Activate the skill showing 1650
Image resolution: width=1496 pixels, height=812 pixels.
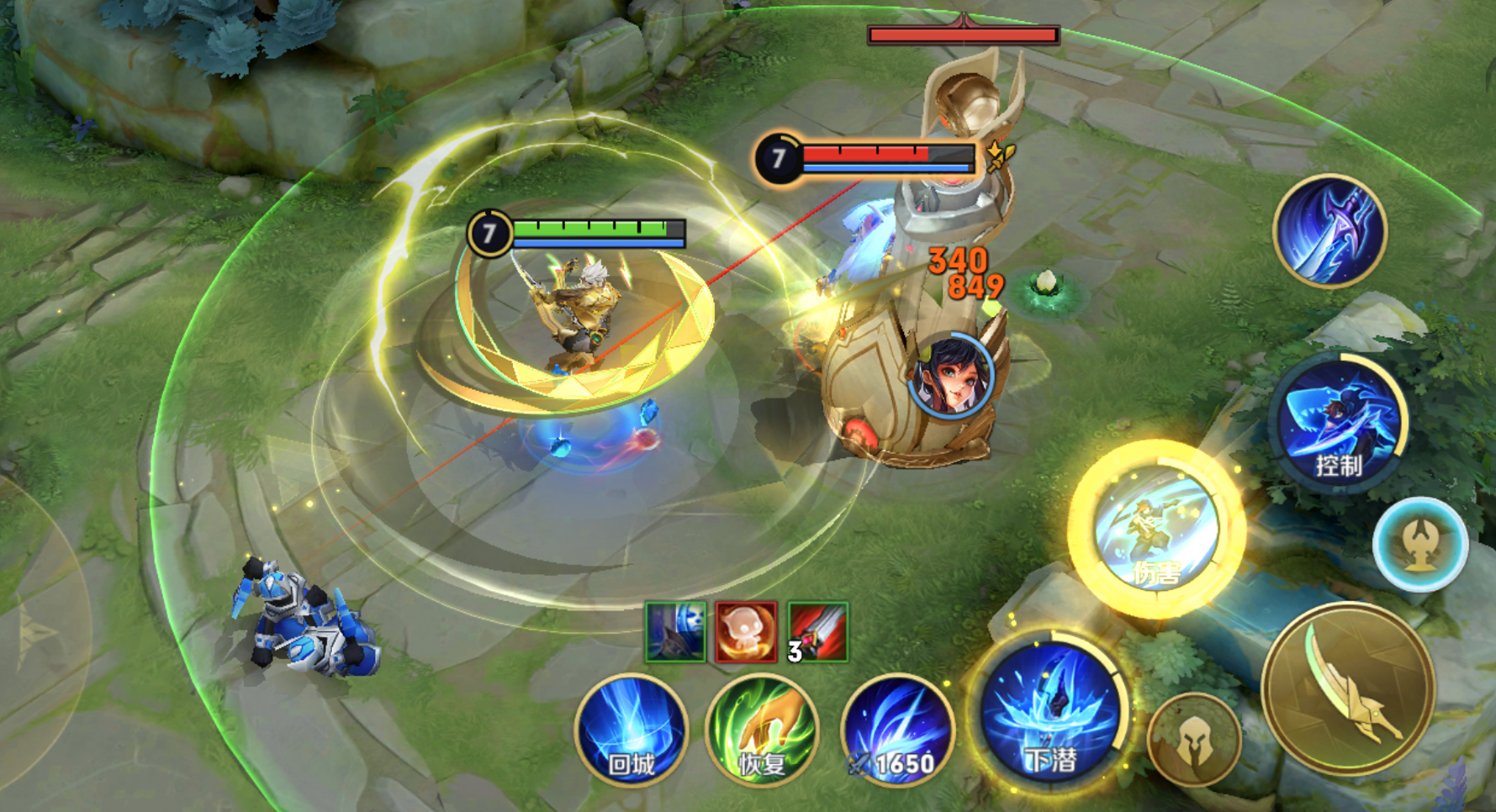coord(897,730)
